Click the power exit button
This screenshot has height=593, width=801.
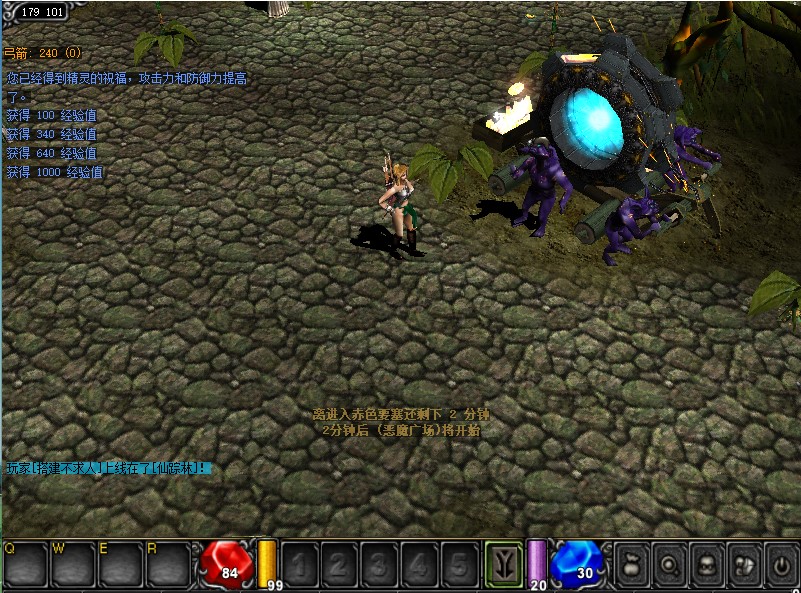click(781, 565)
